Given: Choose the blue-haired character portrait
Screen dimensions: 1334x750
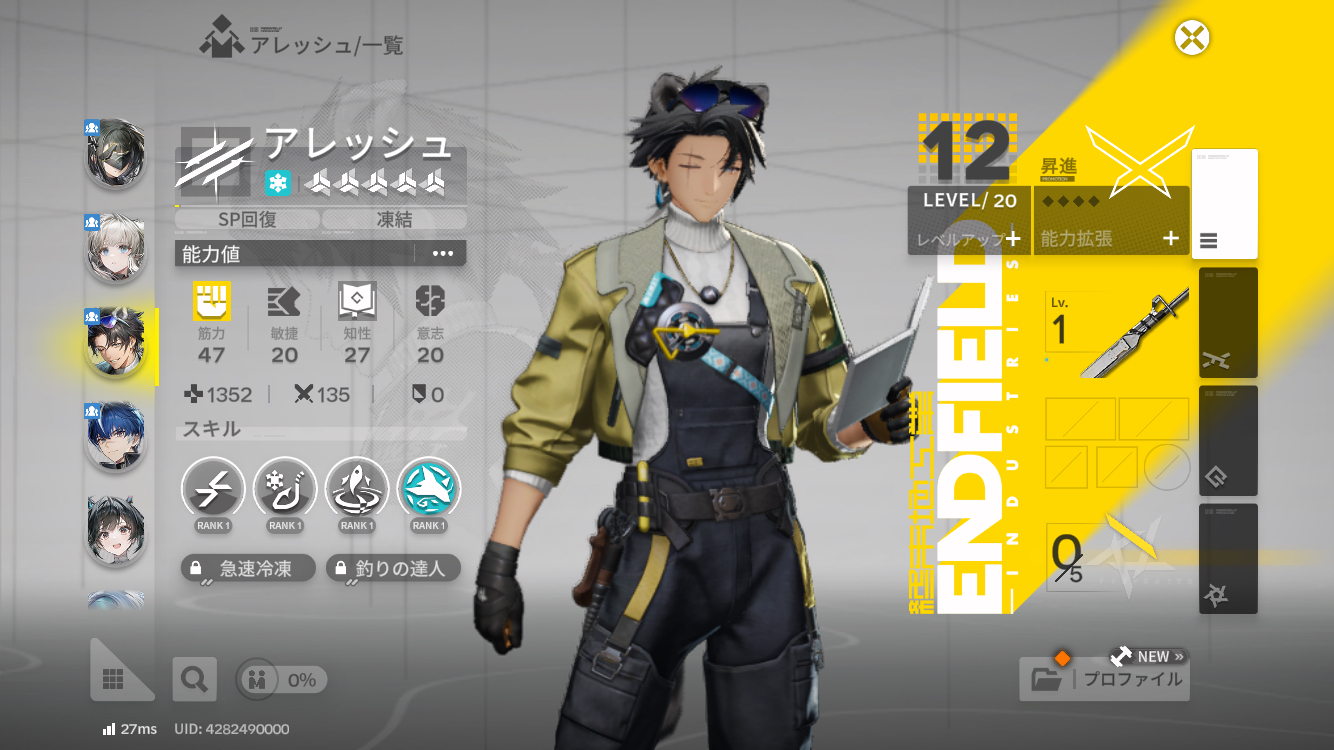Looking at the screenshot, I should tap(116, 437).
